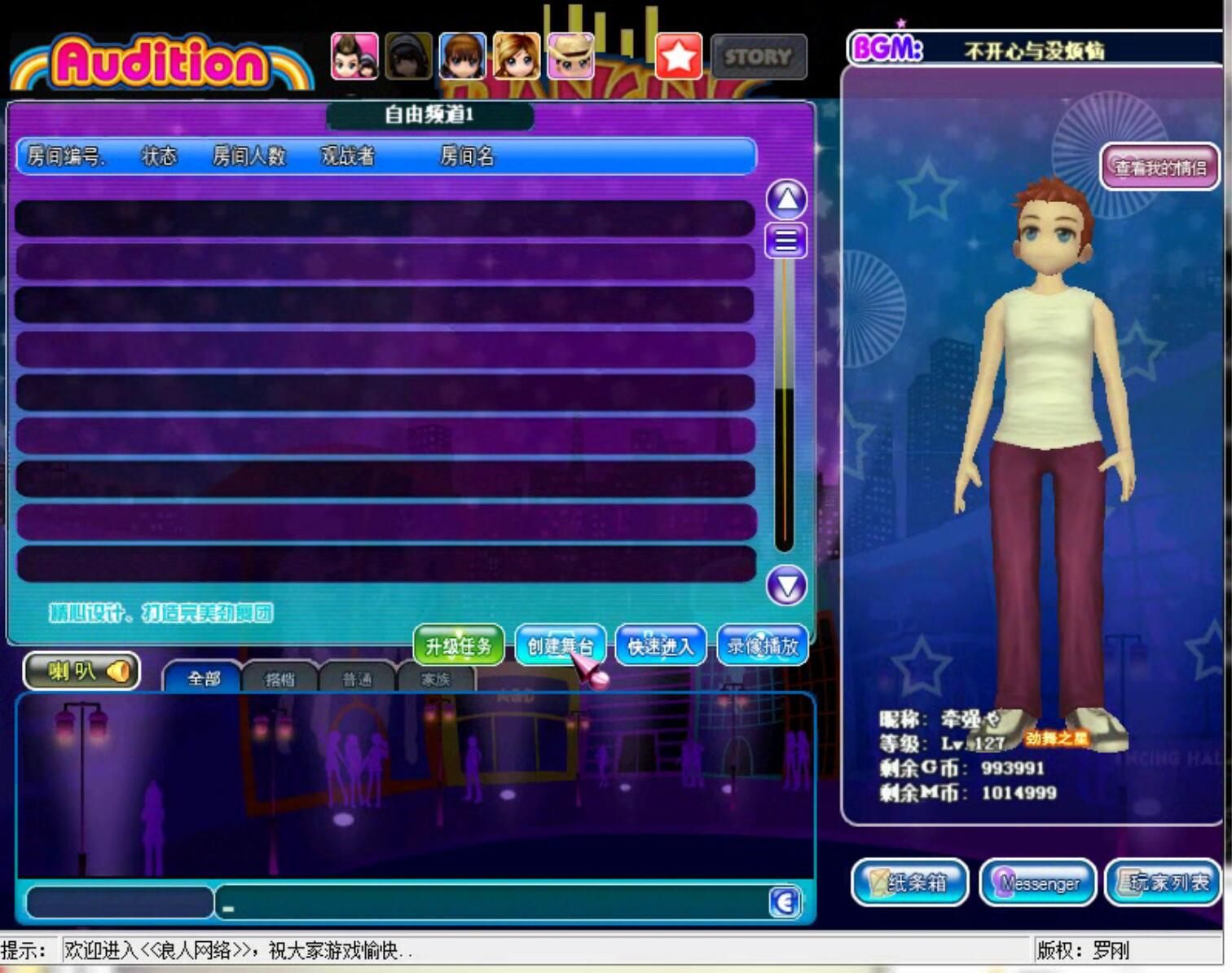The image size is (1232, 973).
Task: Click the 升级任务 green button
Action: click(459, 646)
